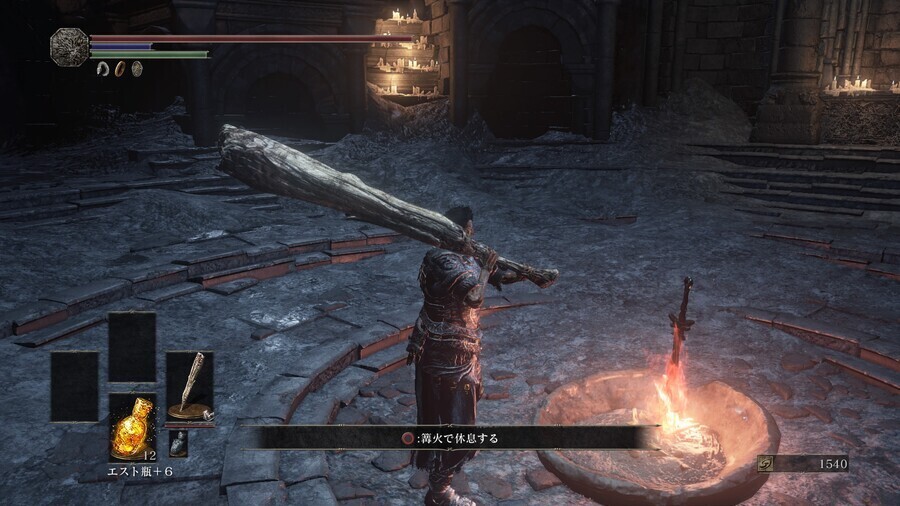Click the octagonal stone emblem beside the health bar
This screenshot has width=900, height=506.
[x=69, y=47]
